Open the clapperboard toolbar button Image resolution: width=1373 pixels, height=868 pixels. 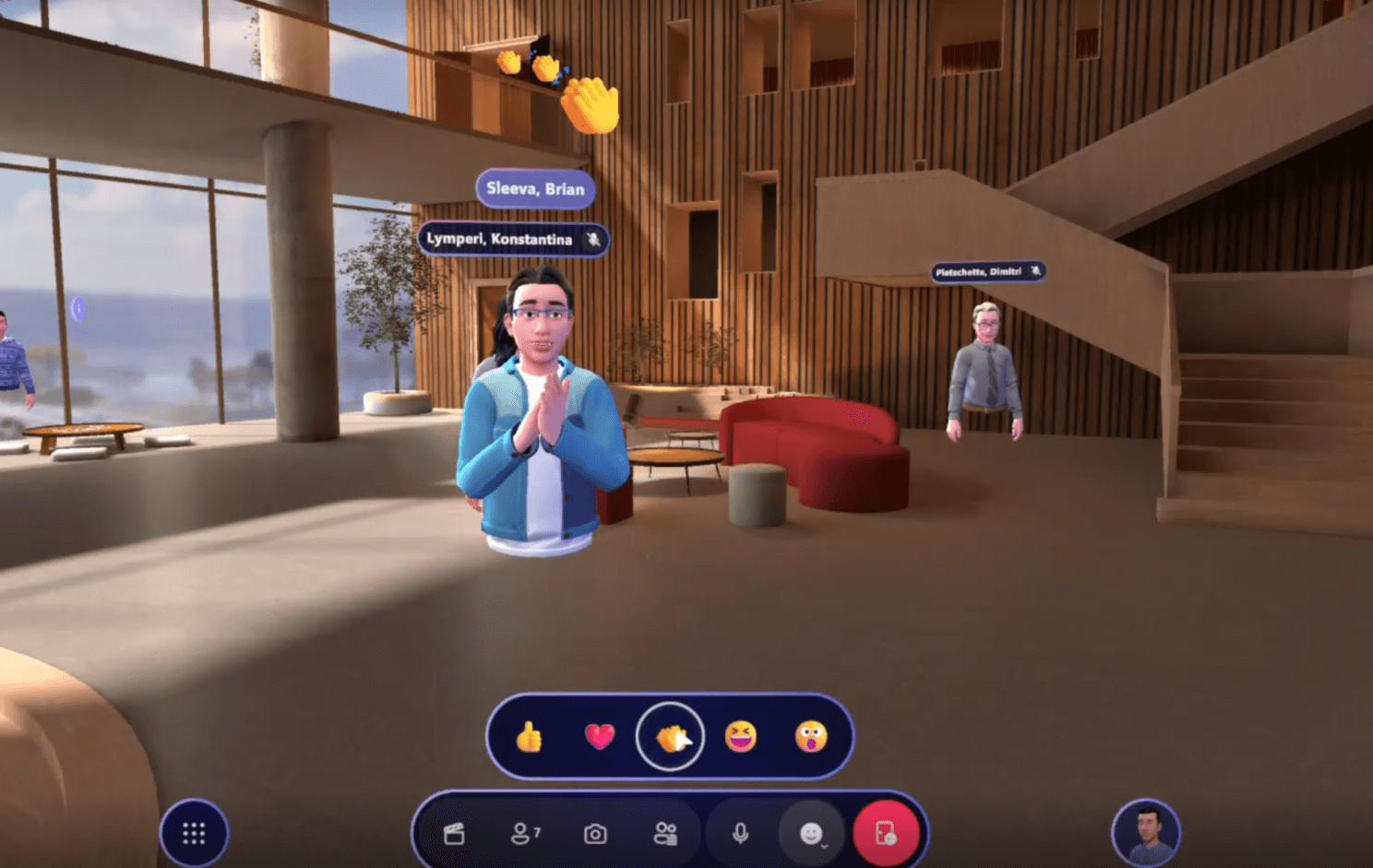click(454, 834)
